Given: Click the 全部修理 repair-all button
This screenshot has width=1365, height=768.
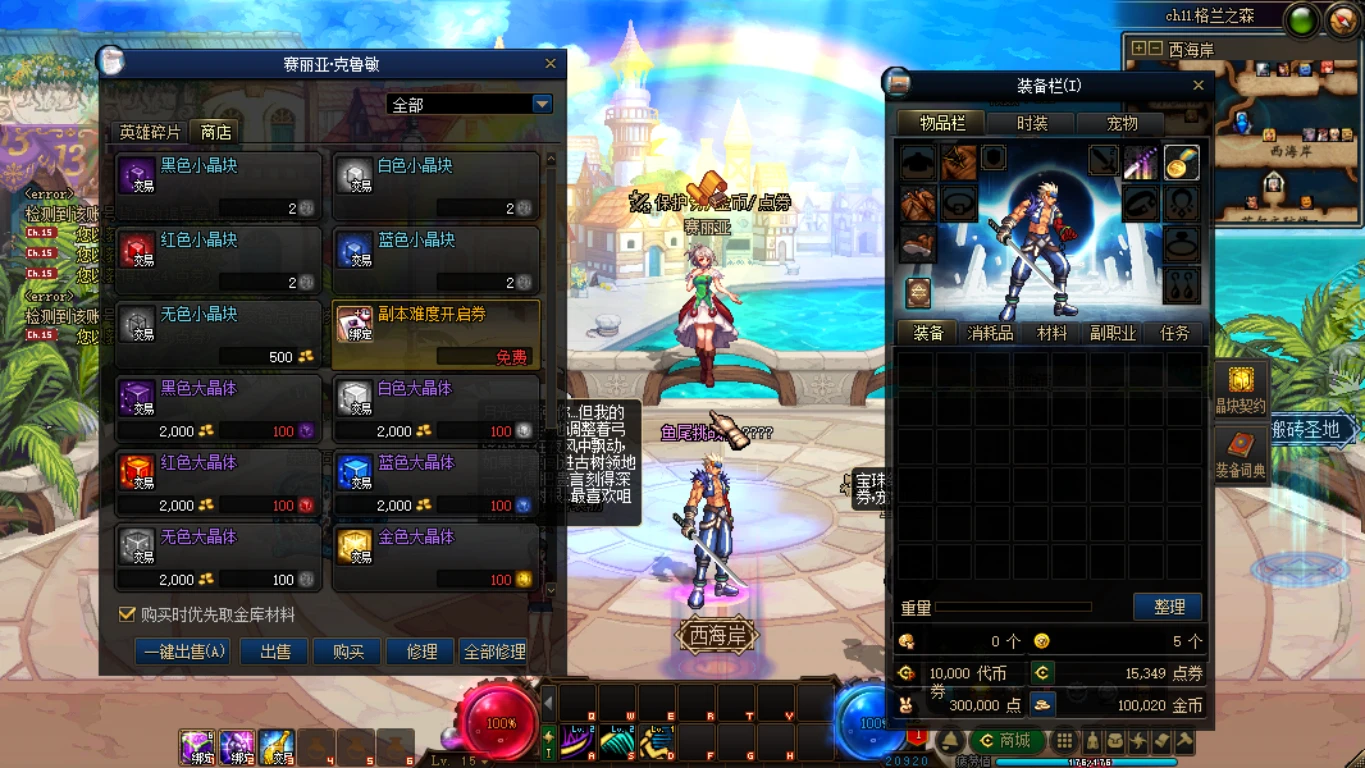Looking at the screenshot, I should tap(494, 652).
